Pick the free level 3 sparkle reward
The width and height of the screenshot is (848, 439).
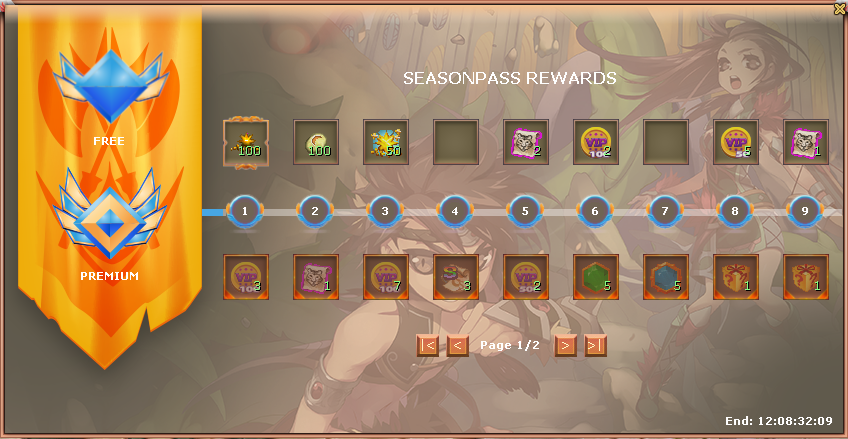coord(386,142)
